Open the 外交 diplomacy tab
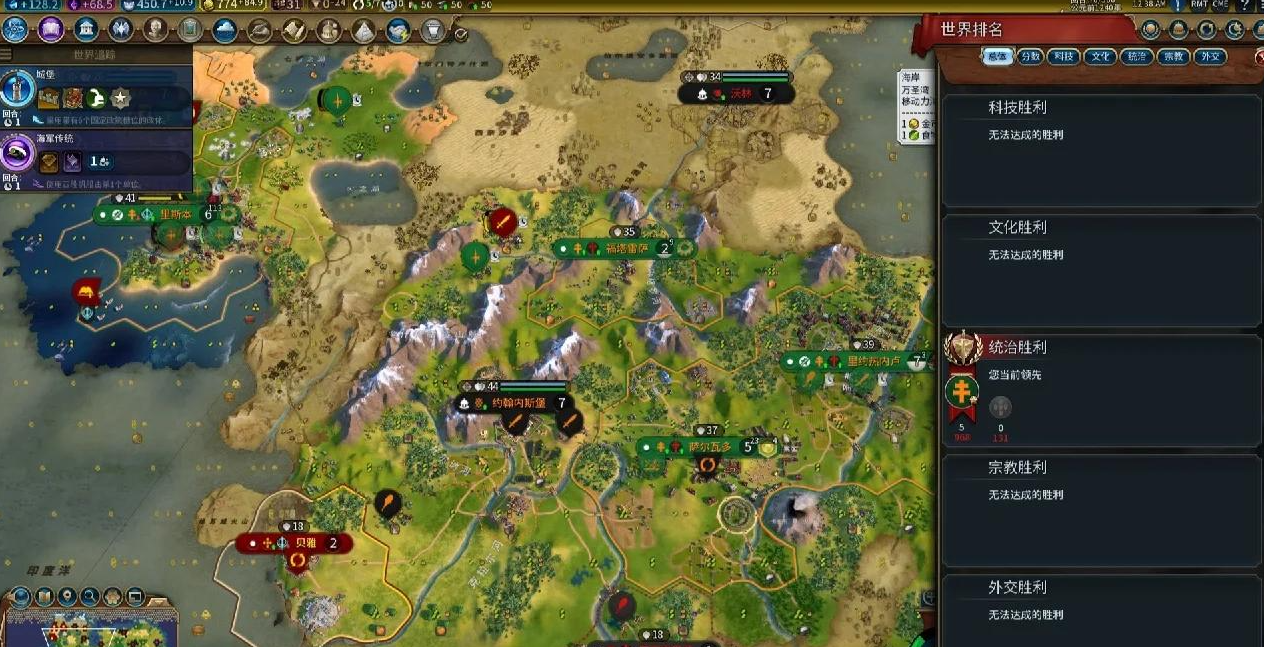1264x647 pixels. click(x=1210, y=57)
